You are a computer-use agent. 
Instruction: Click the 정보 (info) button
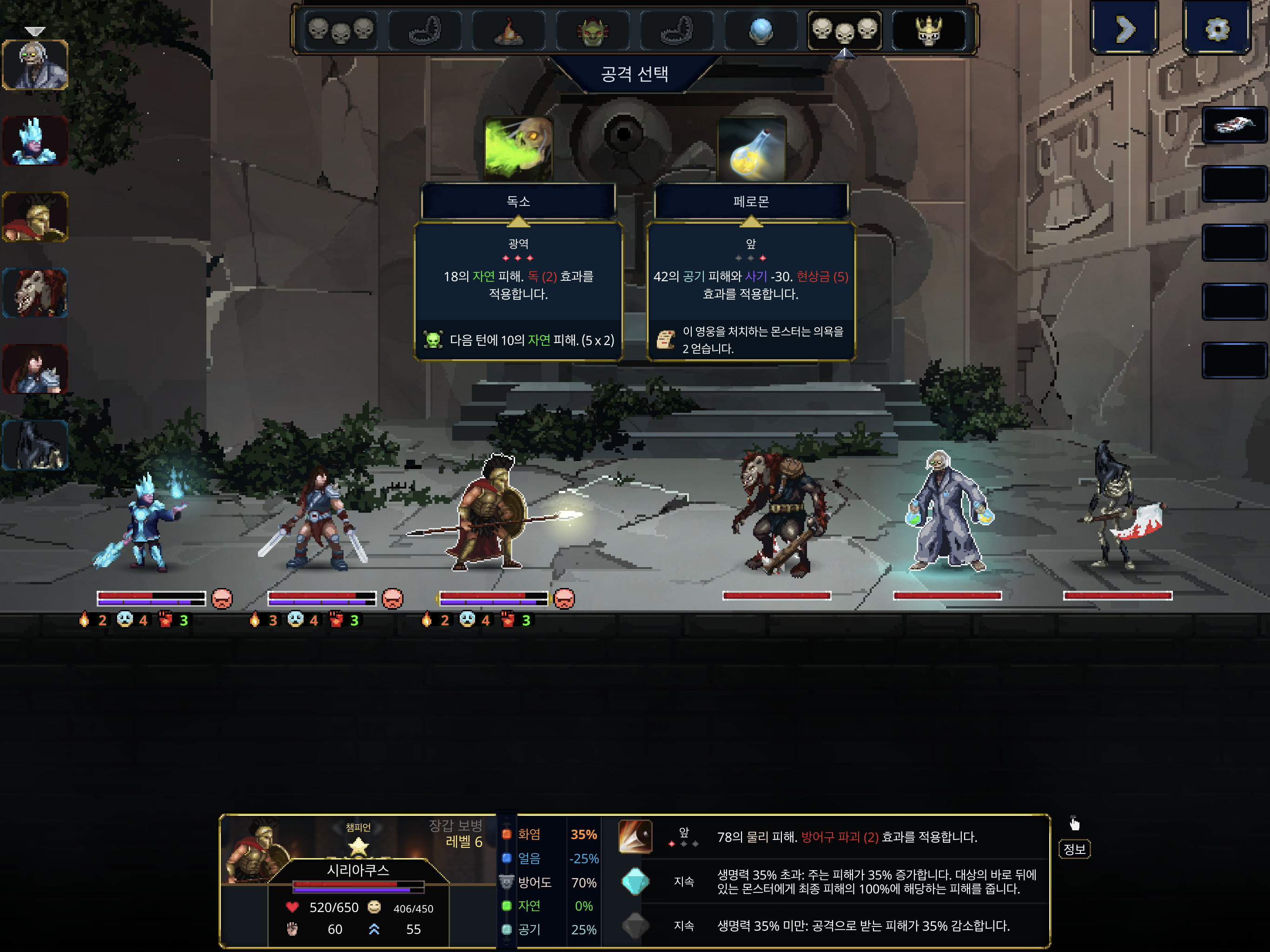point(1074,850)
